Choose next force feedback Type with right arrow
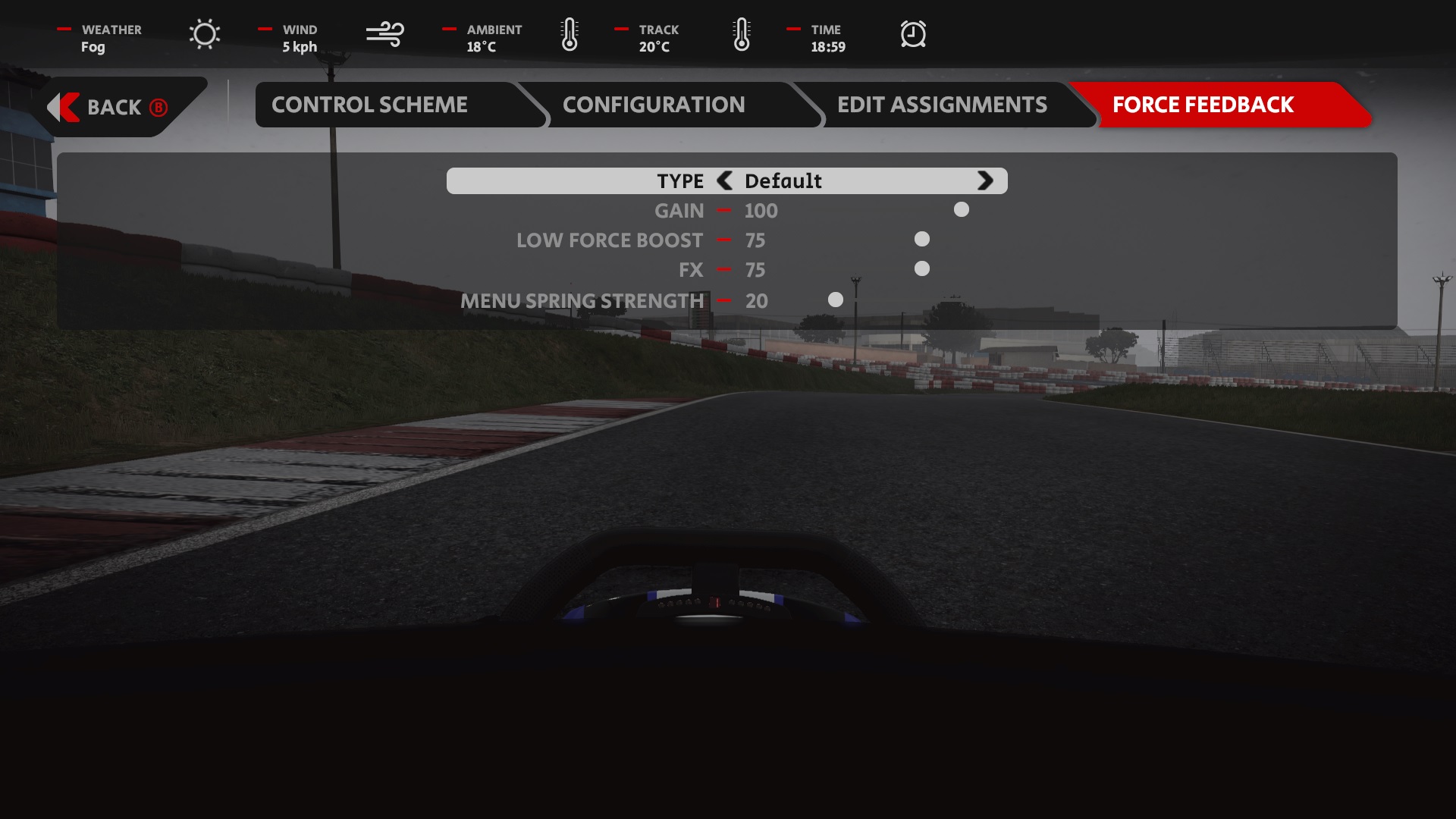The height and width of the screenshot is (819, 1456). click(x=984, y=180)
